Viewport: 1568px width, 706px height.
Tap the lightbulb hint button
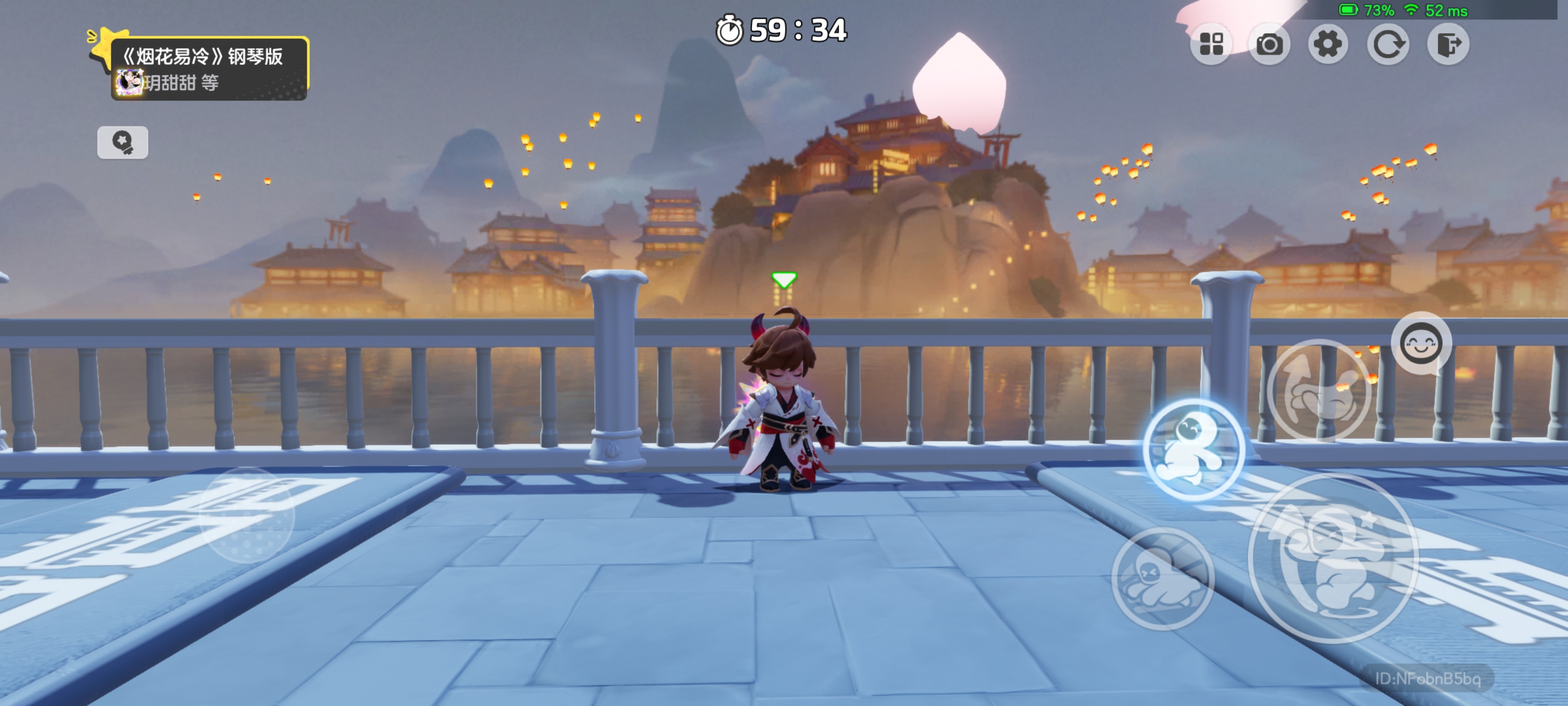coord(122,142)
